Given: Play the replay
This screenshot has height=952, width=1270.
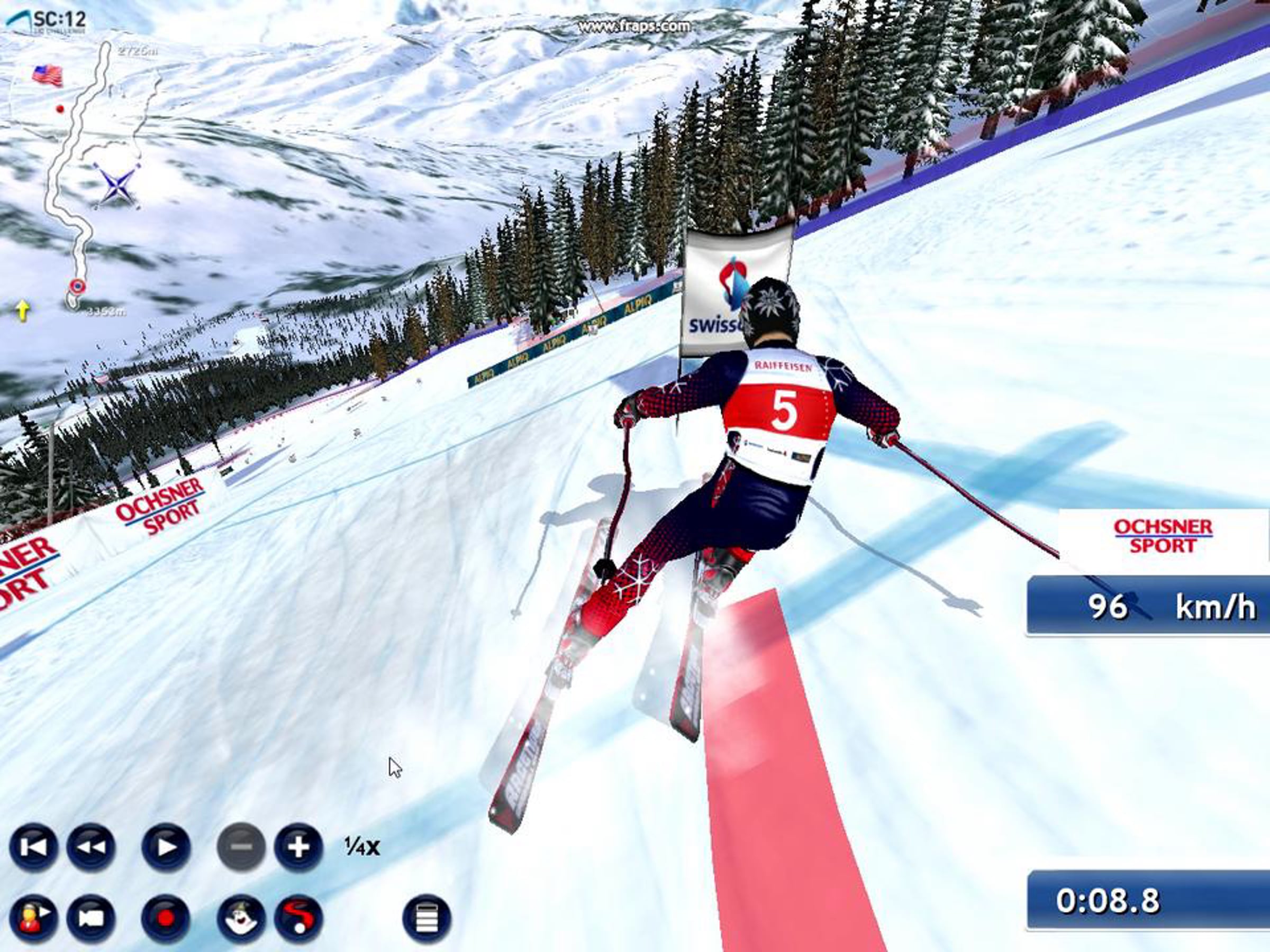Looking at the screenshot, I should 166,847.
